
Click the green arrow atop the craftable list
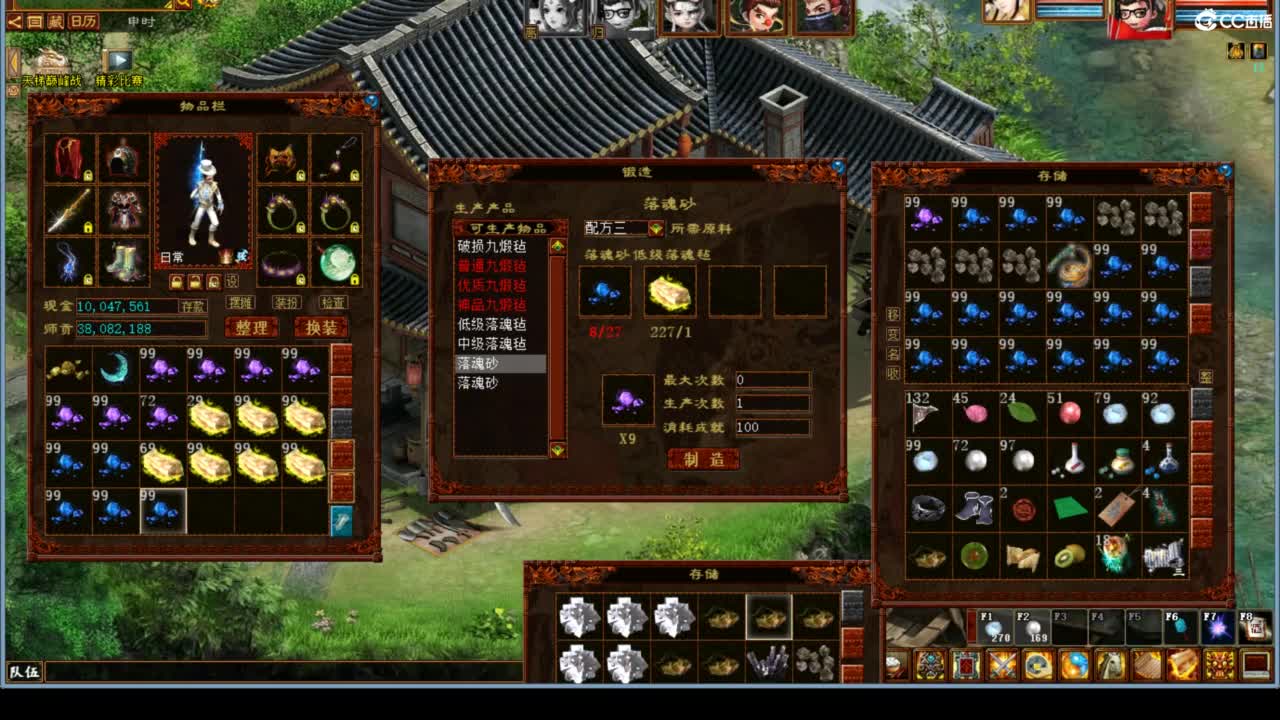pos(557,245)
